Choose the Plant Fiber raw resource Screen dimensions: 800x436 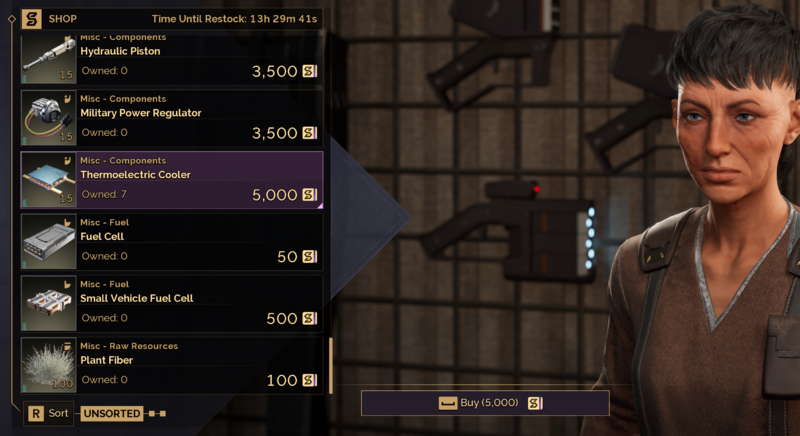(172, 365)
